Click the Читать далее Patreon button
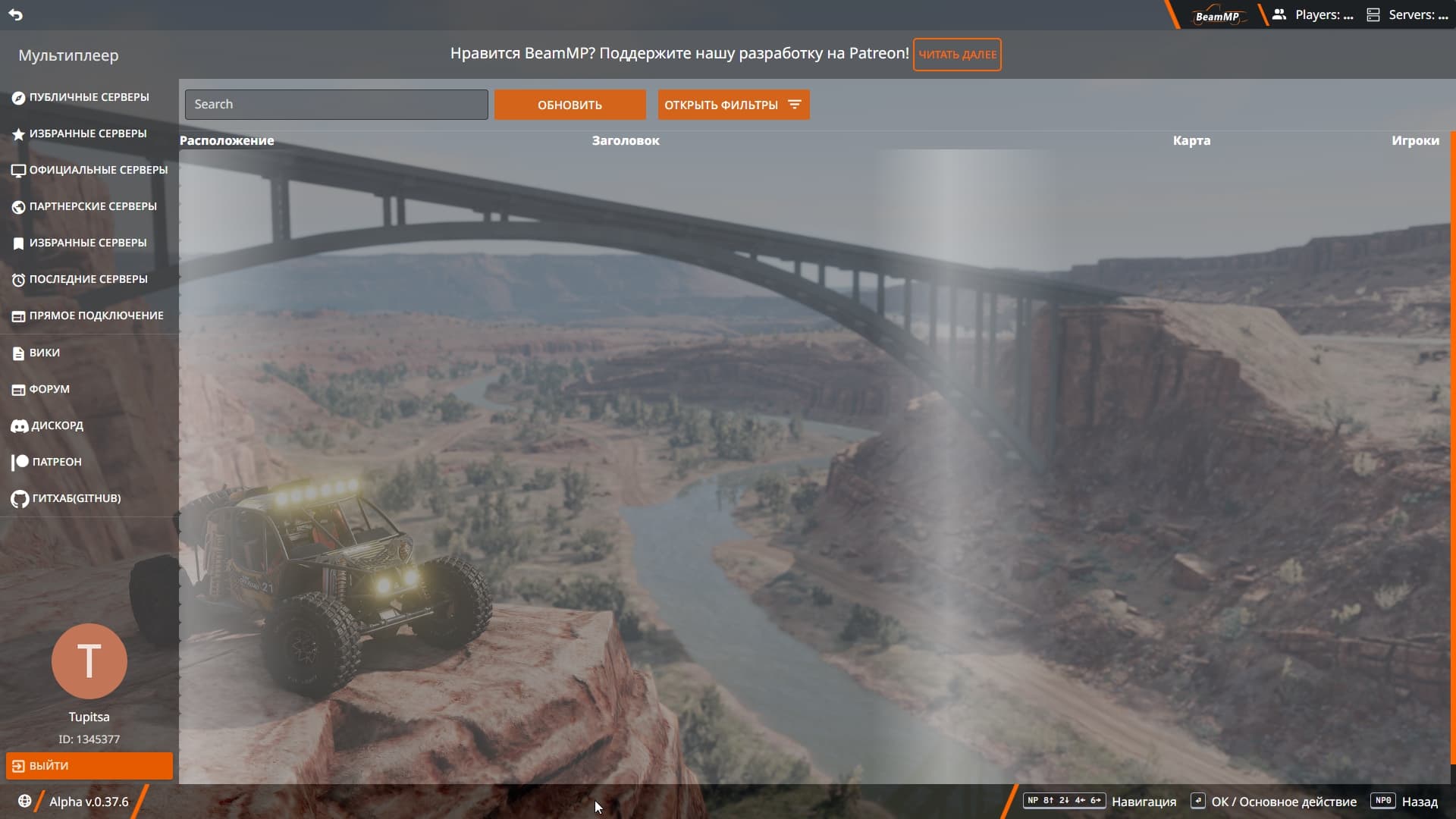The image size is (1456, 819). click(x=957, y=55)
